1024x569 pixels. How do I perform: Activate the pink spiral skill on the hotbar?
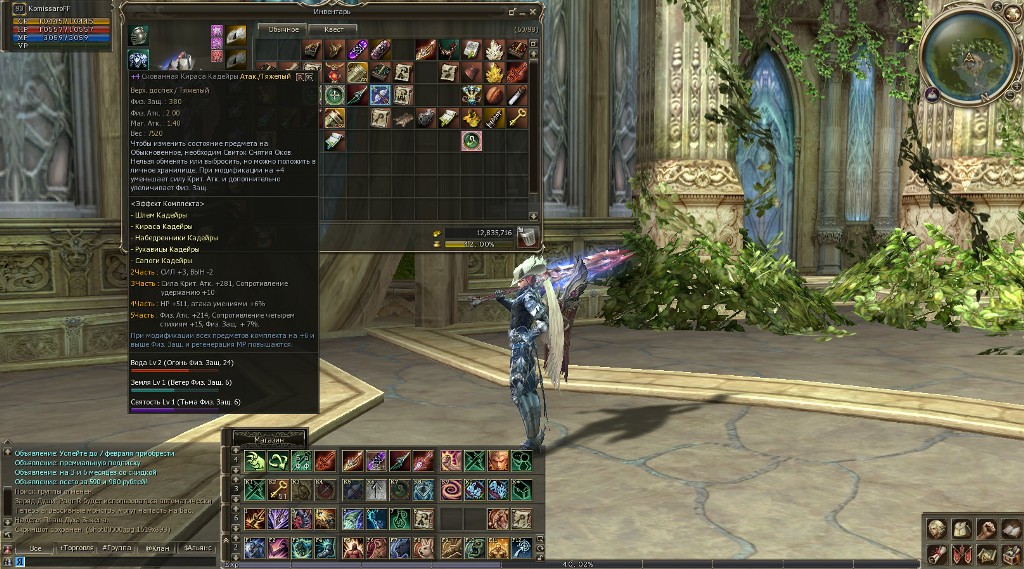(x=451, y=490)
